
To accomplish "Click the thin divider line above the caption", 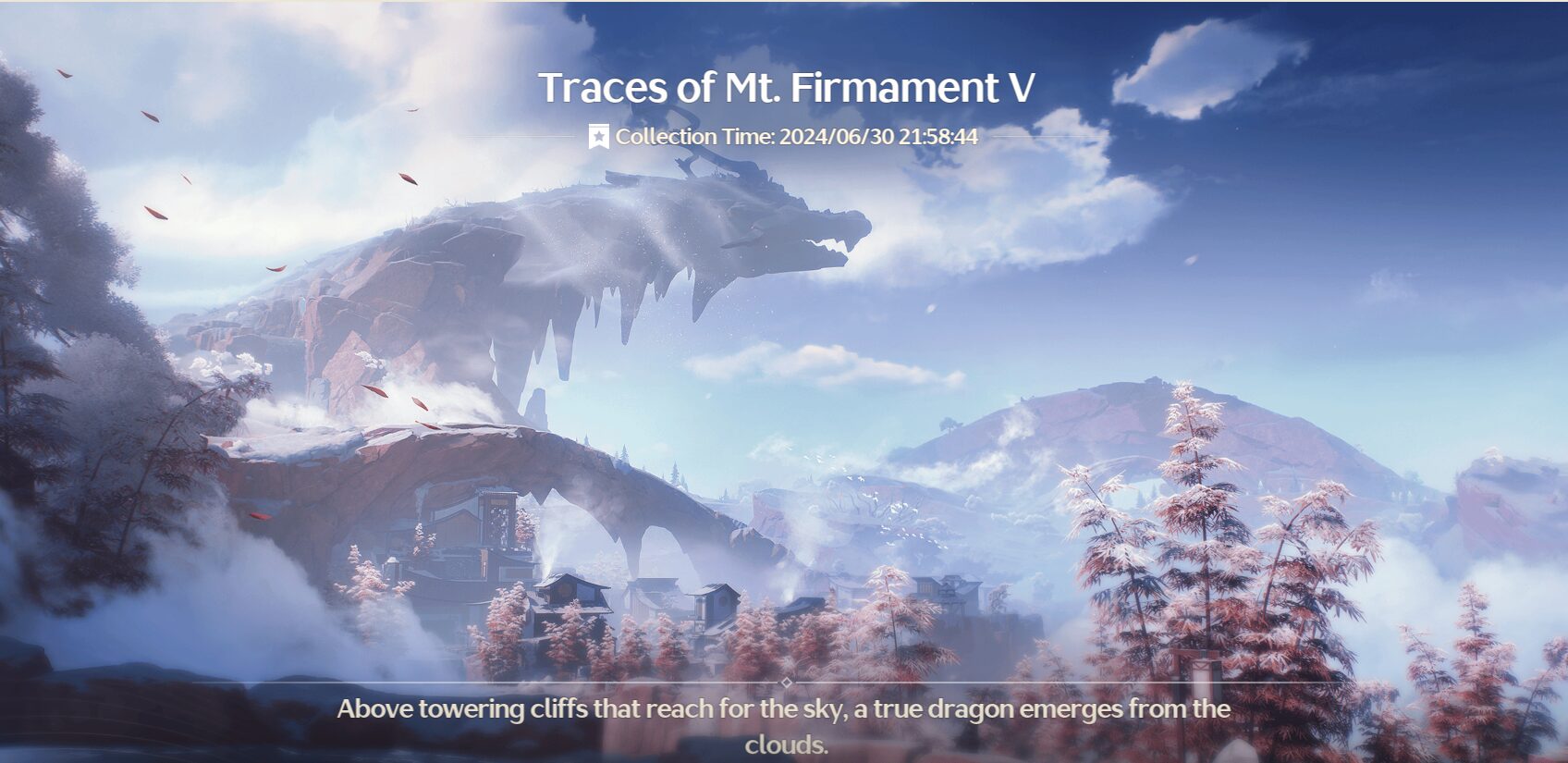I will point(555,683).
